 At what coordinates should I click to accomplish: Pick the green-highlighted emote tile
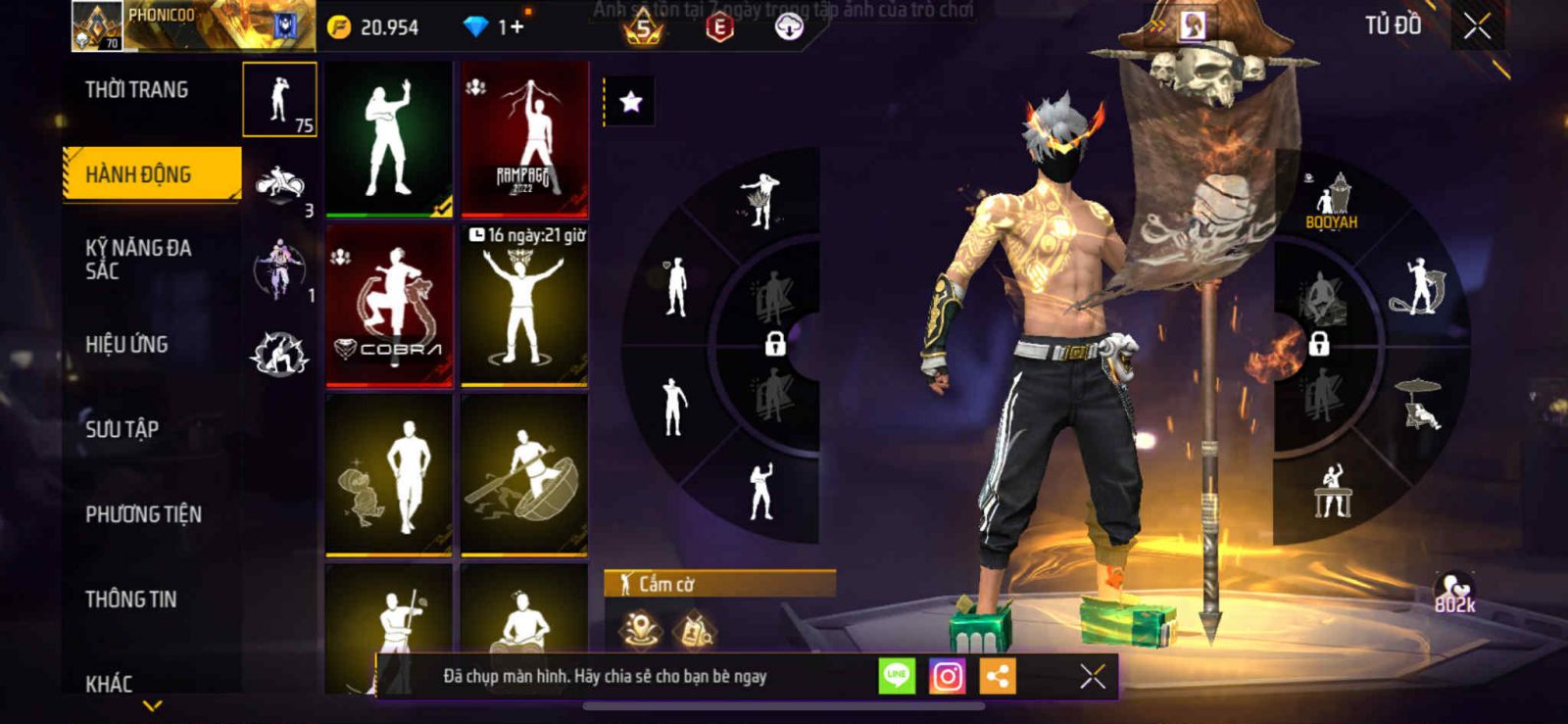pyautogui.click(x=389, y=138)
